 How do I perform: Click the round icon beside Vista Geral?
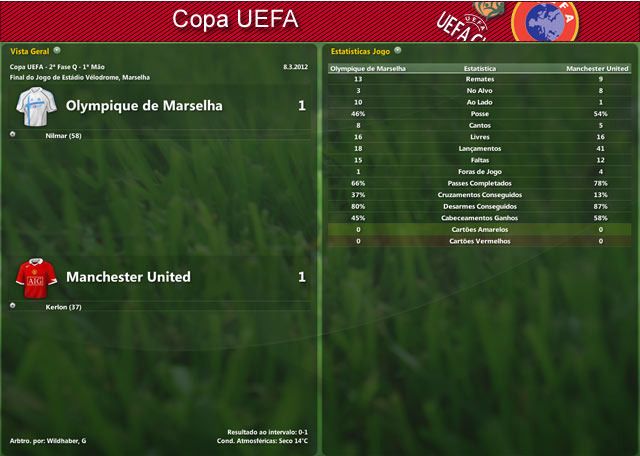click(x=57, y=49)
